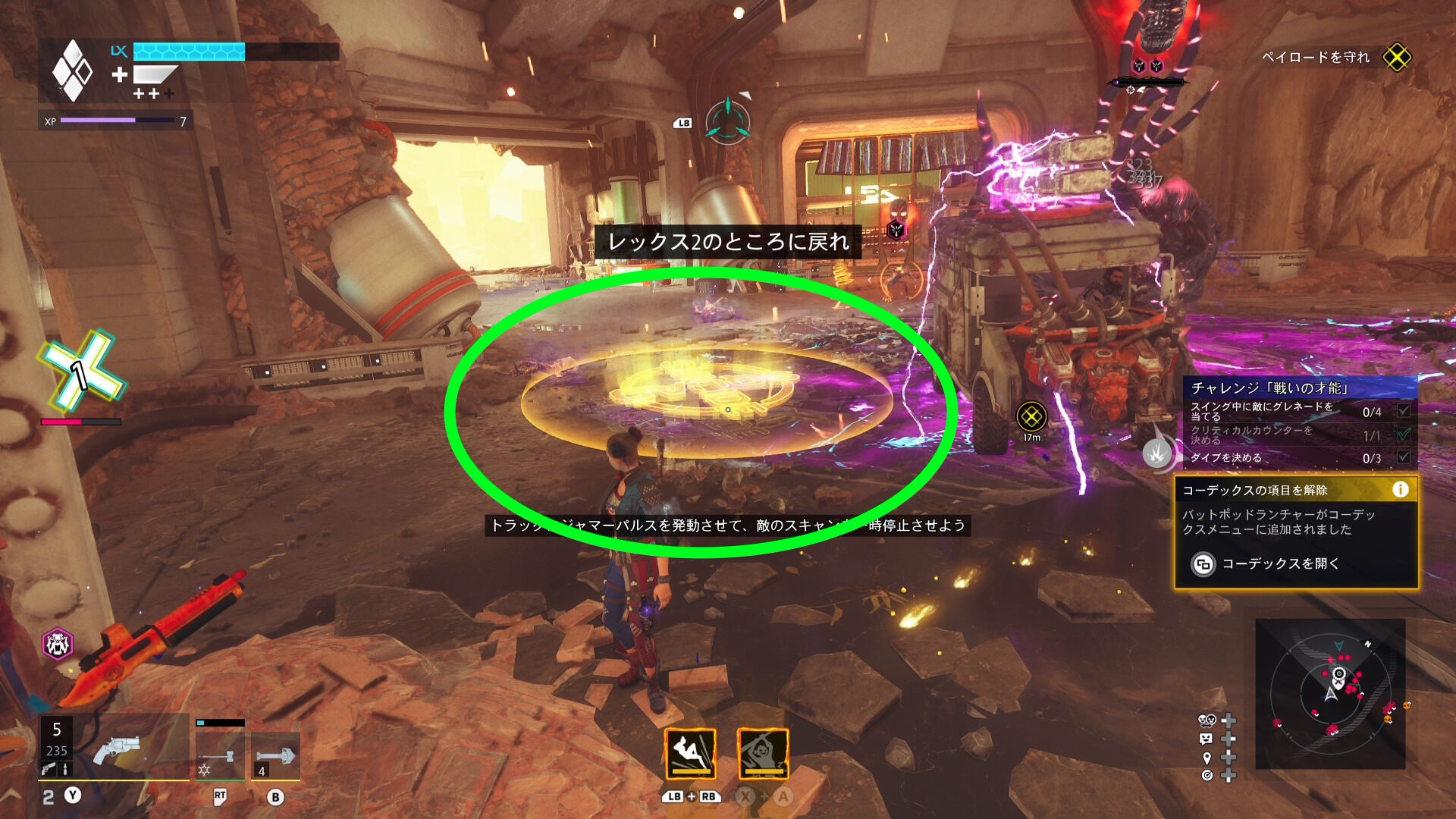
Task: Select the melee hammer weapon slot
Action: coord(220,756)
